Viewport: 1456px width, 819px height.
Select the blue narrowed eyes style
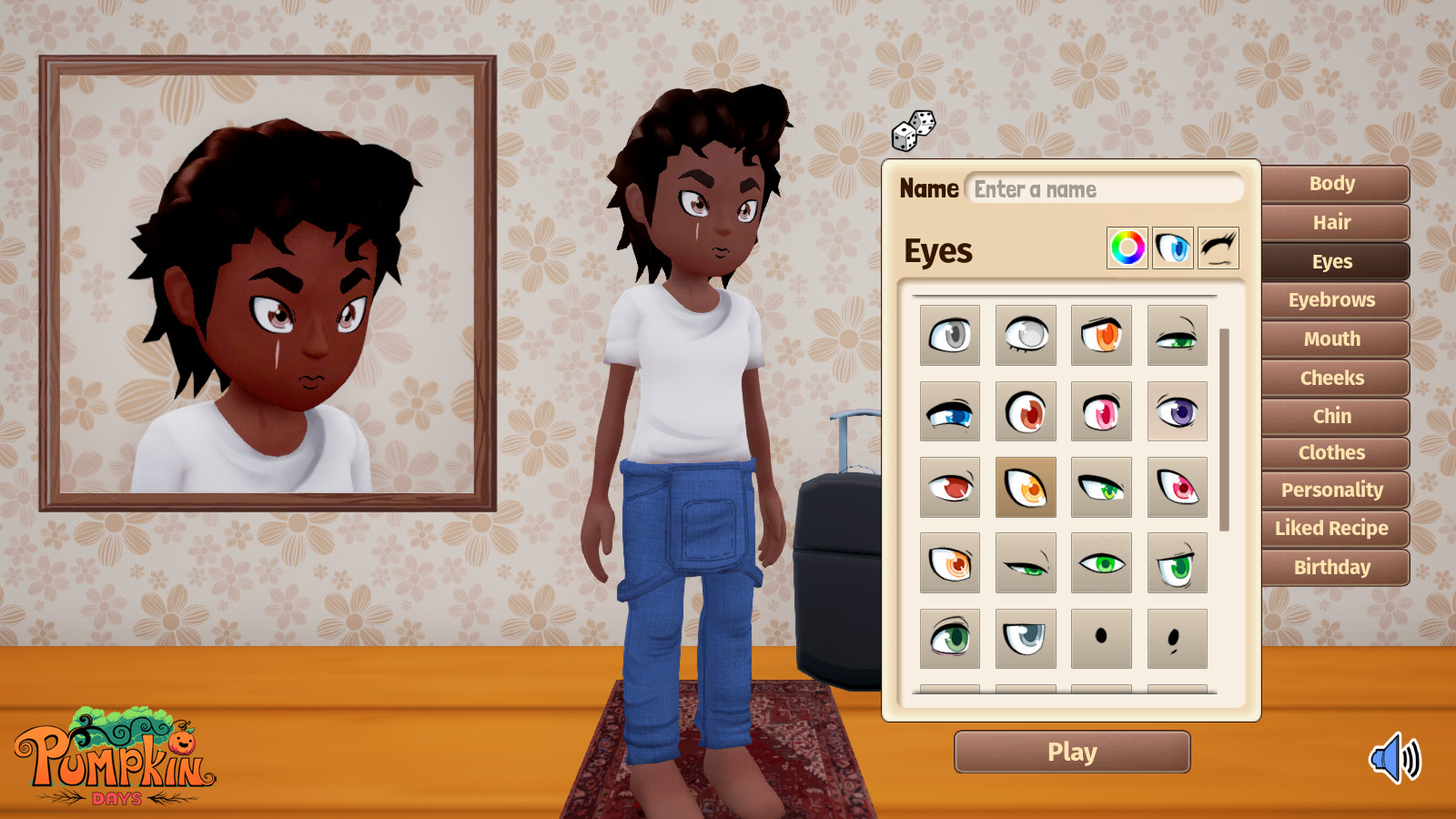tap(949, 410)
